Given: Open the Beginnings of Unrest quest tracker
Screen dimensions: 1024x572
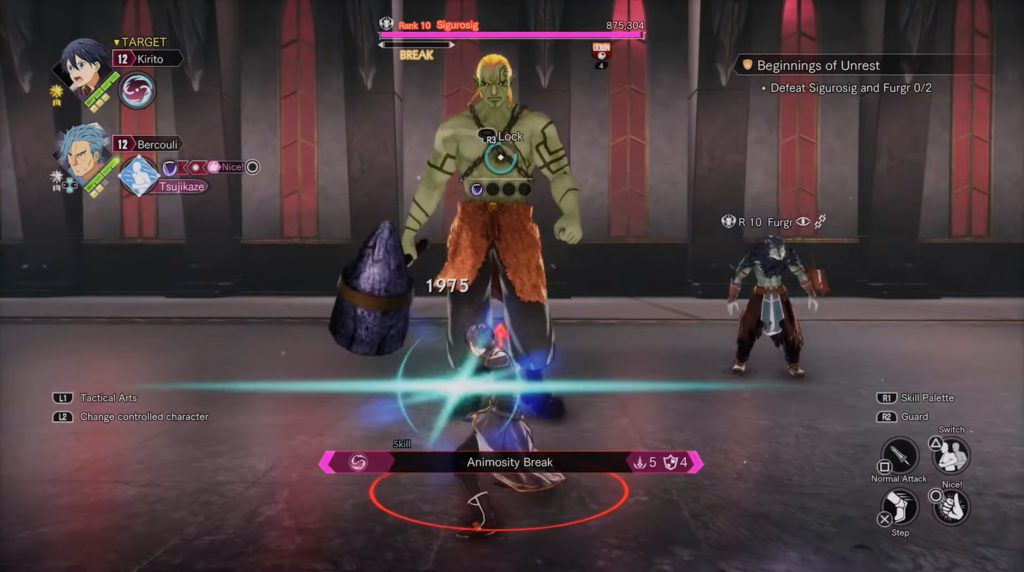Looking at the screenshot, I should [818, 65].
